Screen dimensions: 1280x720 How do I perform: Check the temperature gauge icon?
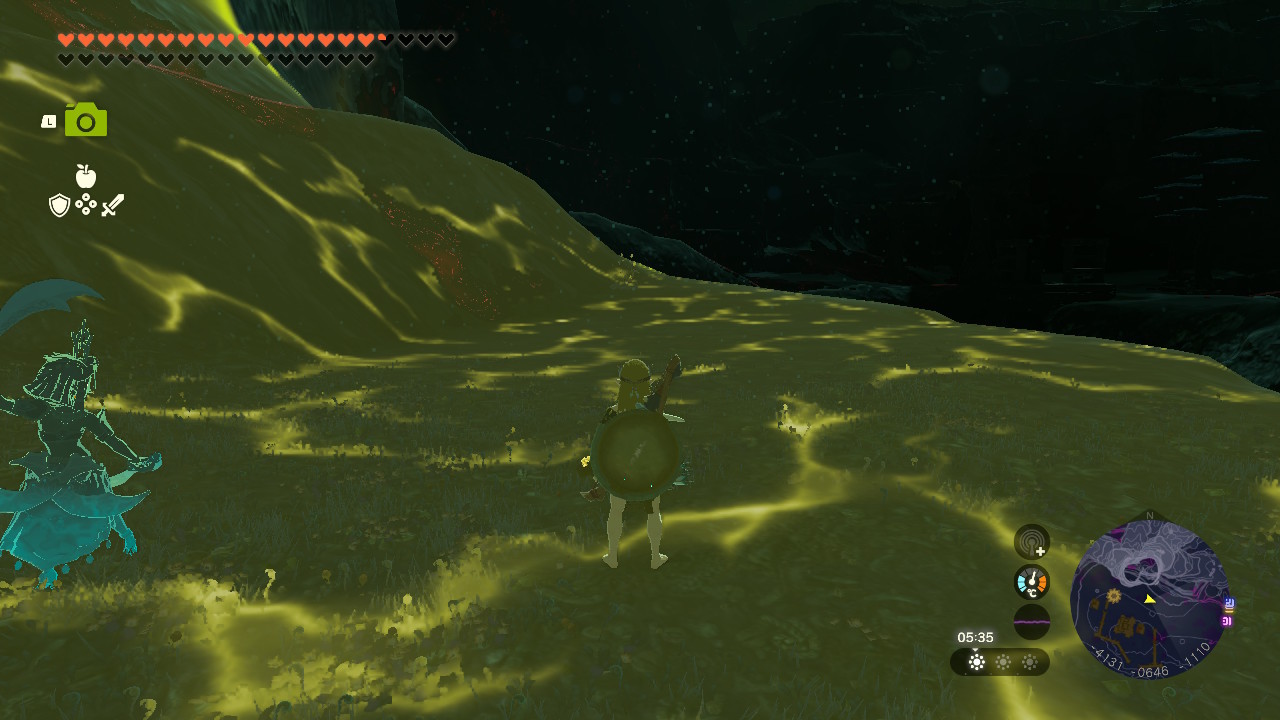click(x=1032, y=582)
